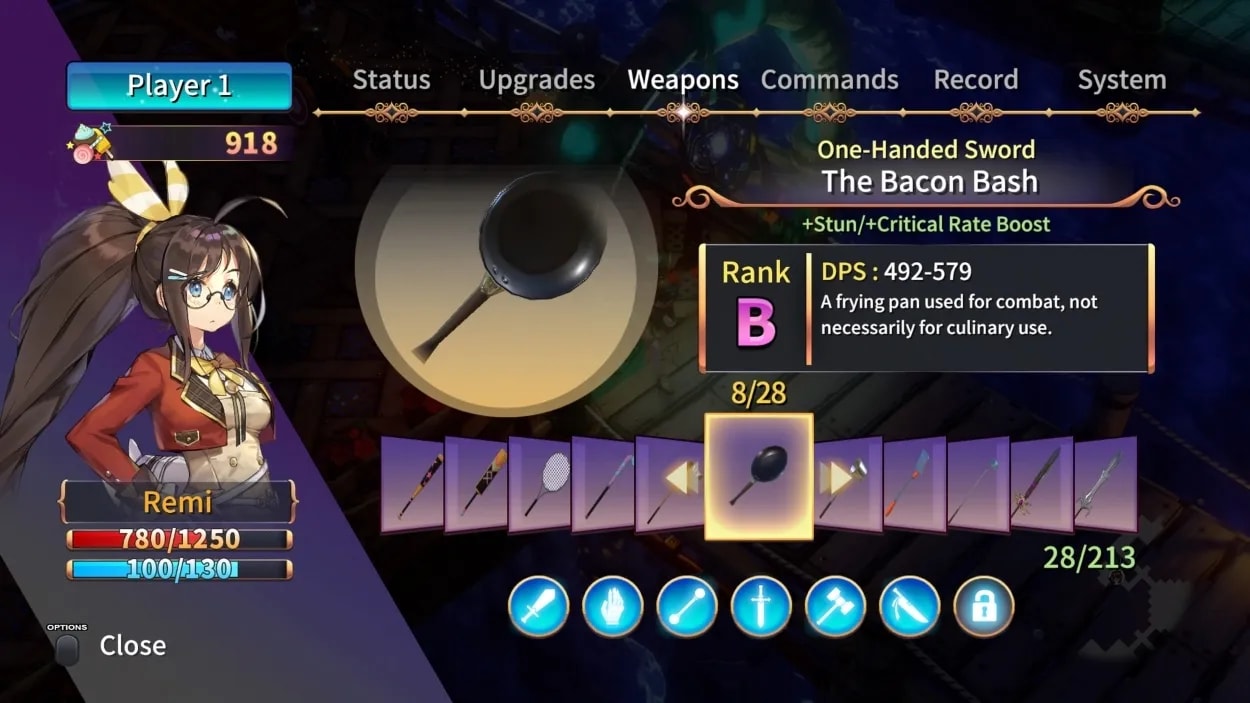The width and height of the screenshot is (1250, 703).
Task: Click the locked padlock category icon
Action: pyautogui.click(x=984, y=607)
